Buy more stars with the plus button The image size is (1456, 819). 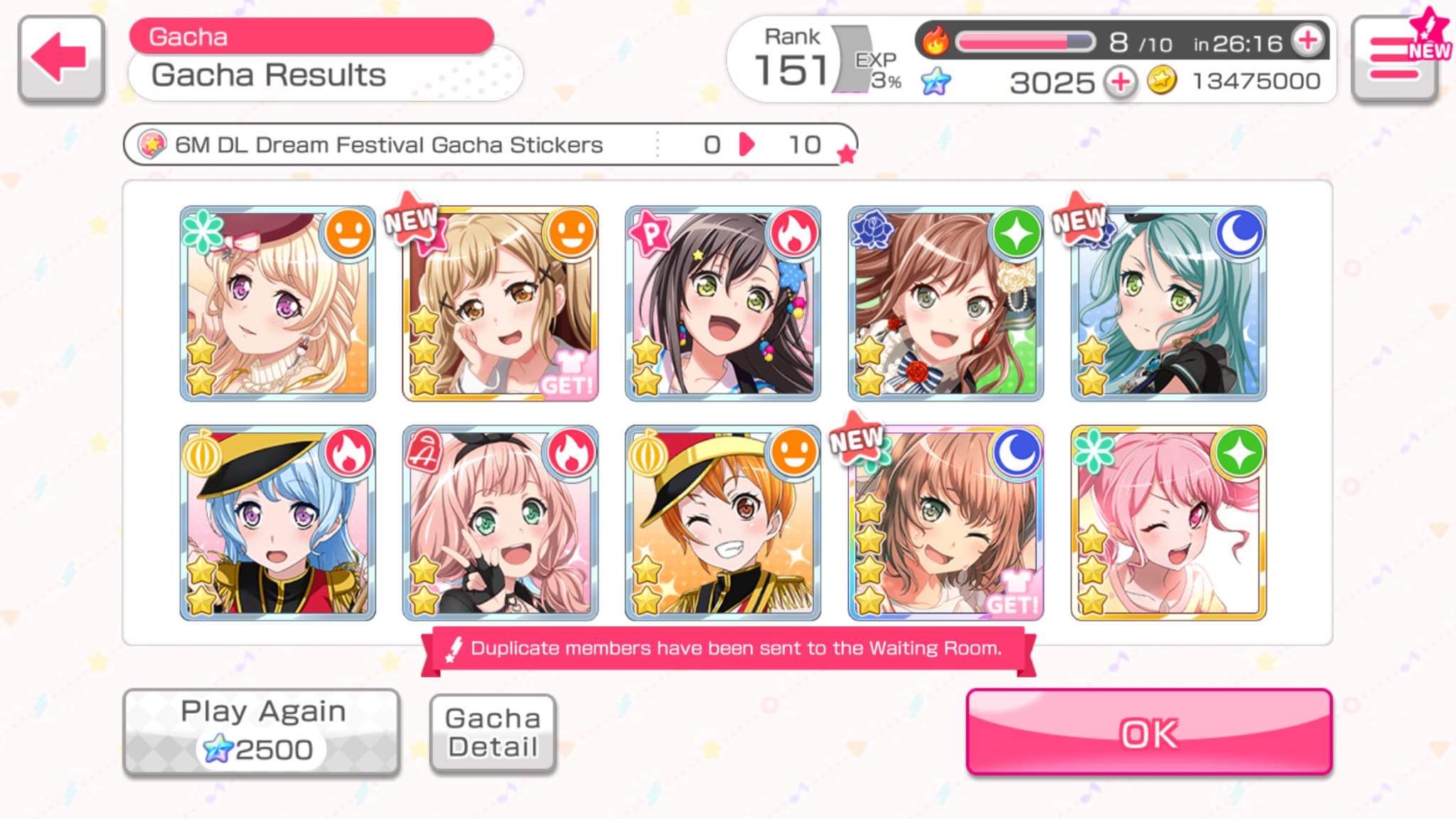[x=1120, y=82]
